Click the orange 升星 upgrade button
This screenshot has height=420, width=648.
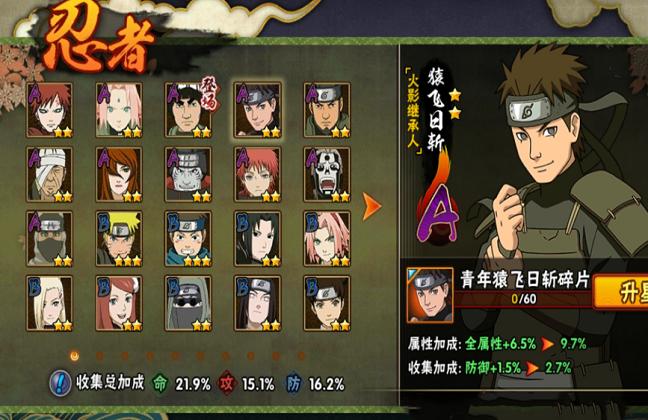click(x=622, y=295)
